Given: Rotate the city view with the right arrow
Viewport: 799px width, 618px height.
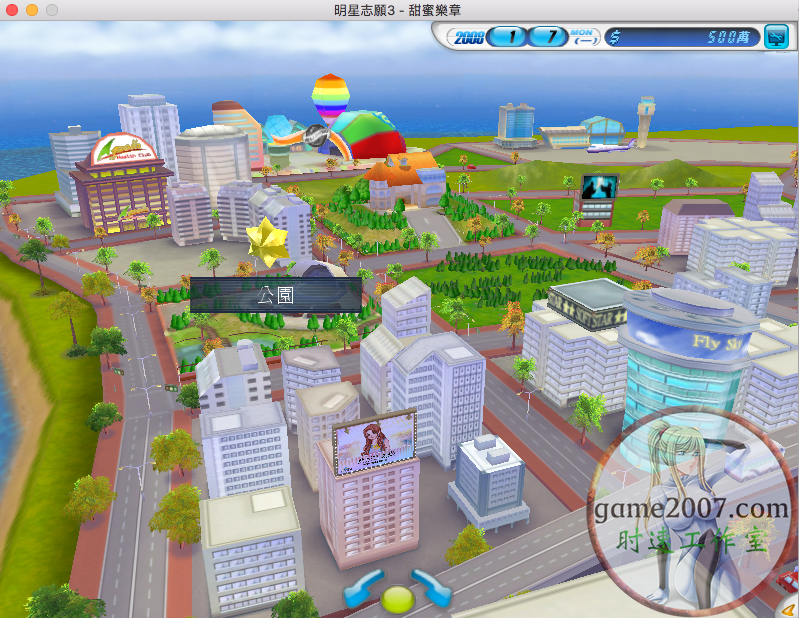Looking at the screenshot, I should tap(432, 587).
